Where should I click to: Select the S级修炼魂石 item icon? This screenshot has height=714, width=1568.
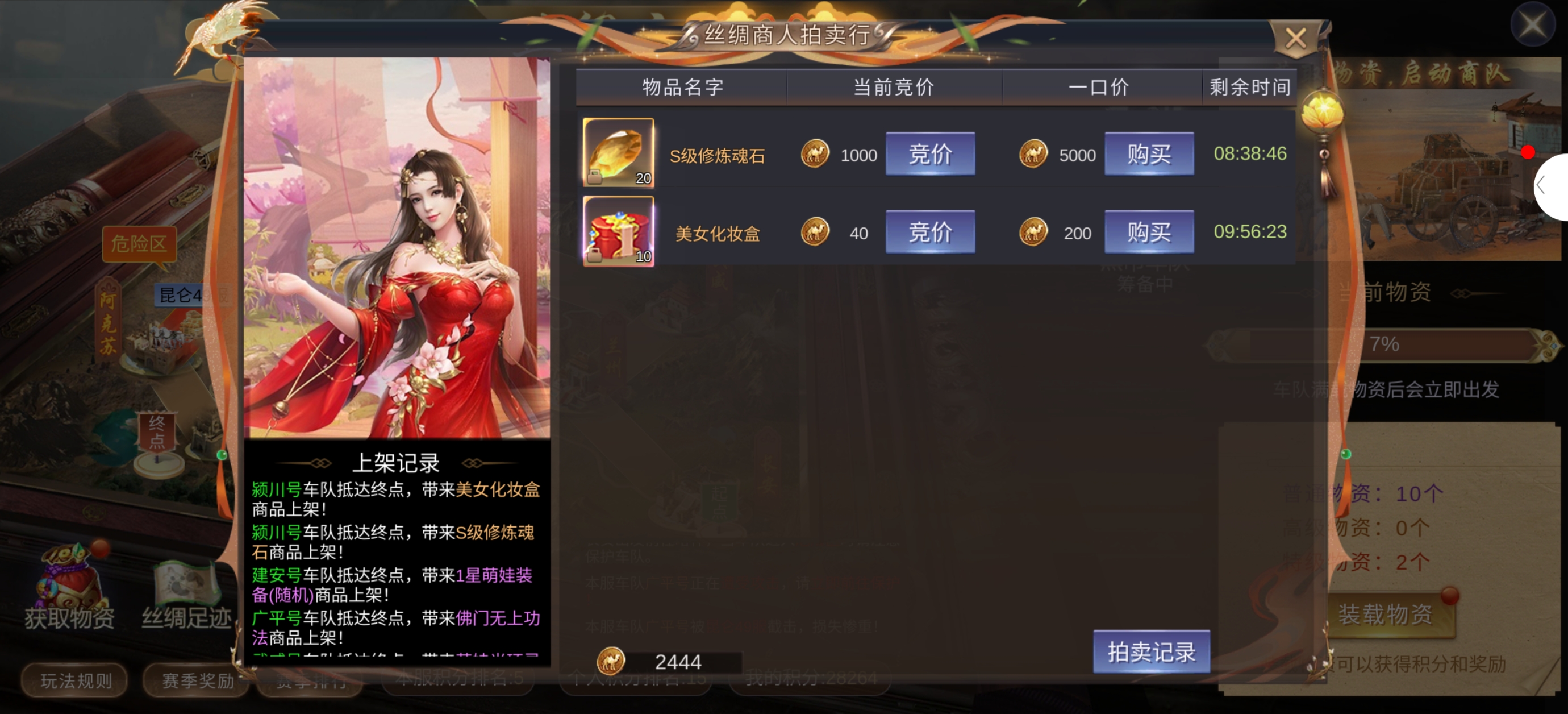click(618, 153)
